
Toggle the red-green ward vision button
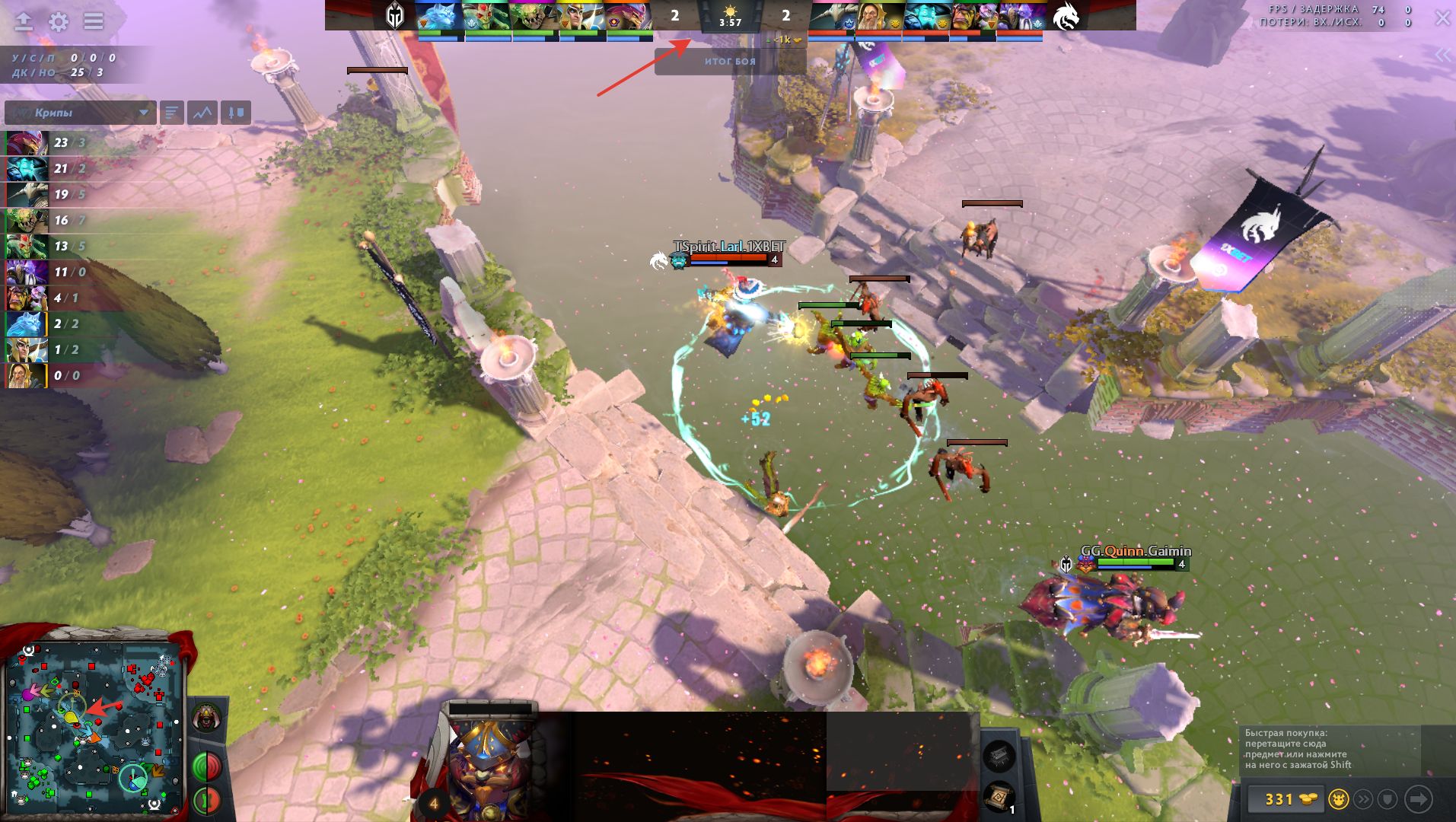click(206, 766)
